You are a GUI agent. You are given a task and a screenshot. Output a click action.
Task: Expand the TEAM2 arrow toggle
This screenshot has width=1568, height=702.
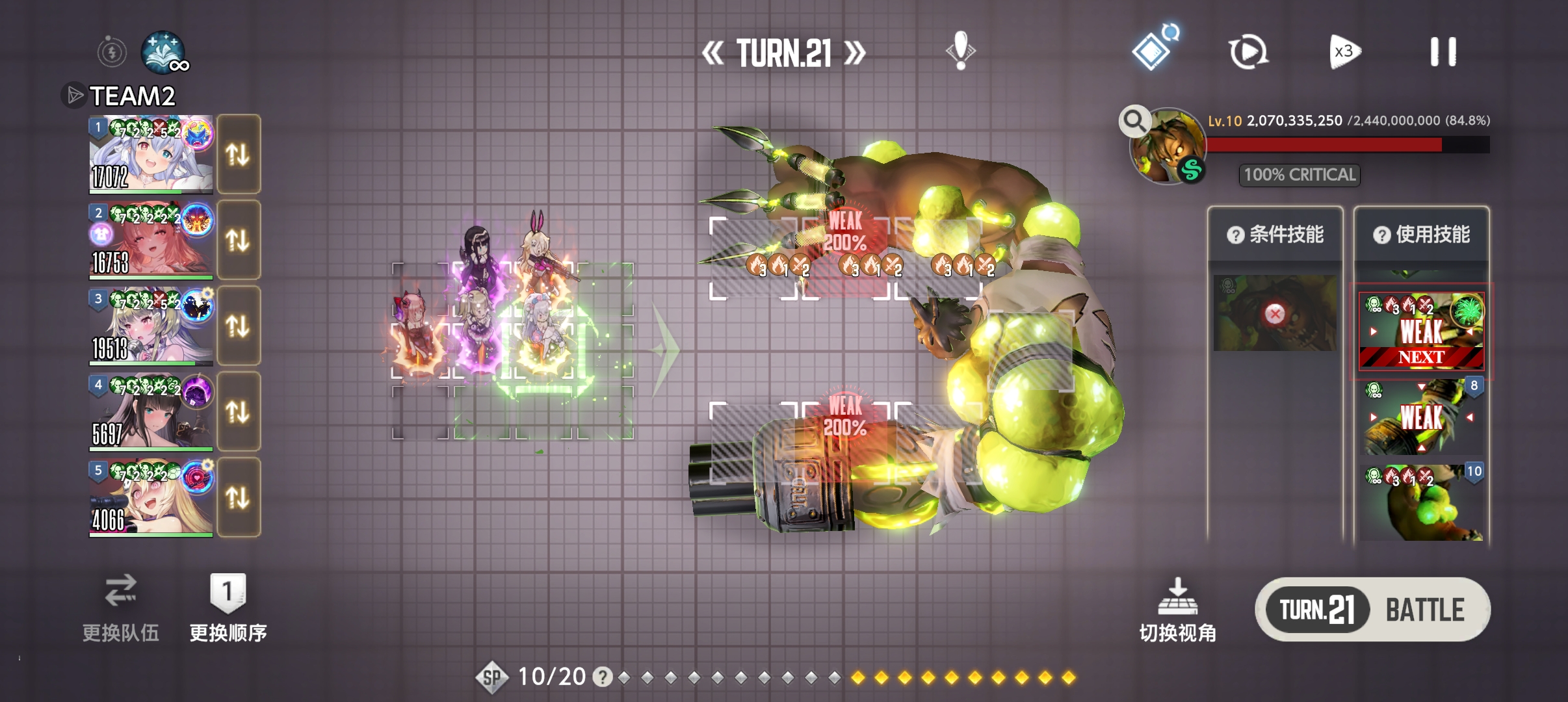tap(74, 96)
